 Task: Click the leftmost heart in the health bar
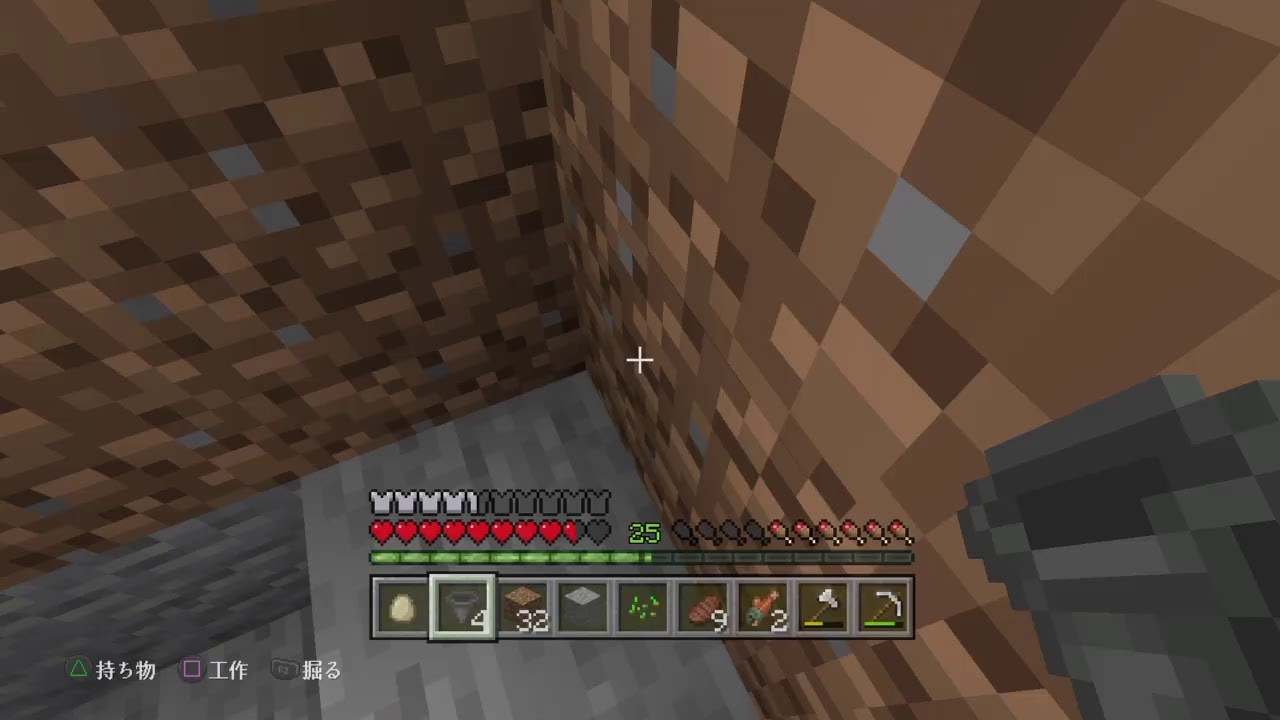pos(380,534)
